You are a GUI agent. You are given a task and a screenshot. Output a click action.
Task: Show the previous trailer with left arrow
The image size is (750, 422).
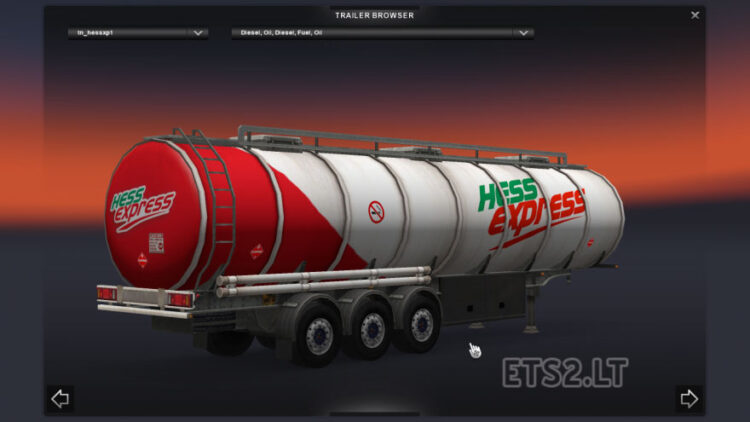pos(60,399)
